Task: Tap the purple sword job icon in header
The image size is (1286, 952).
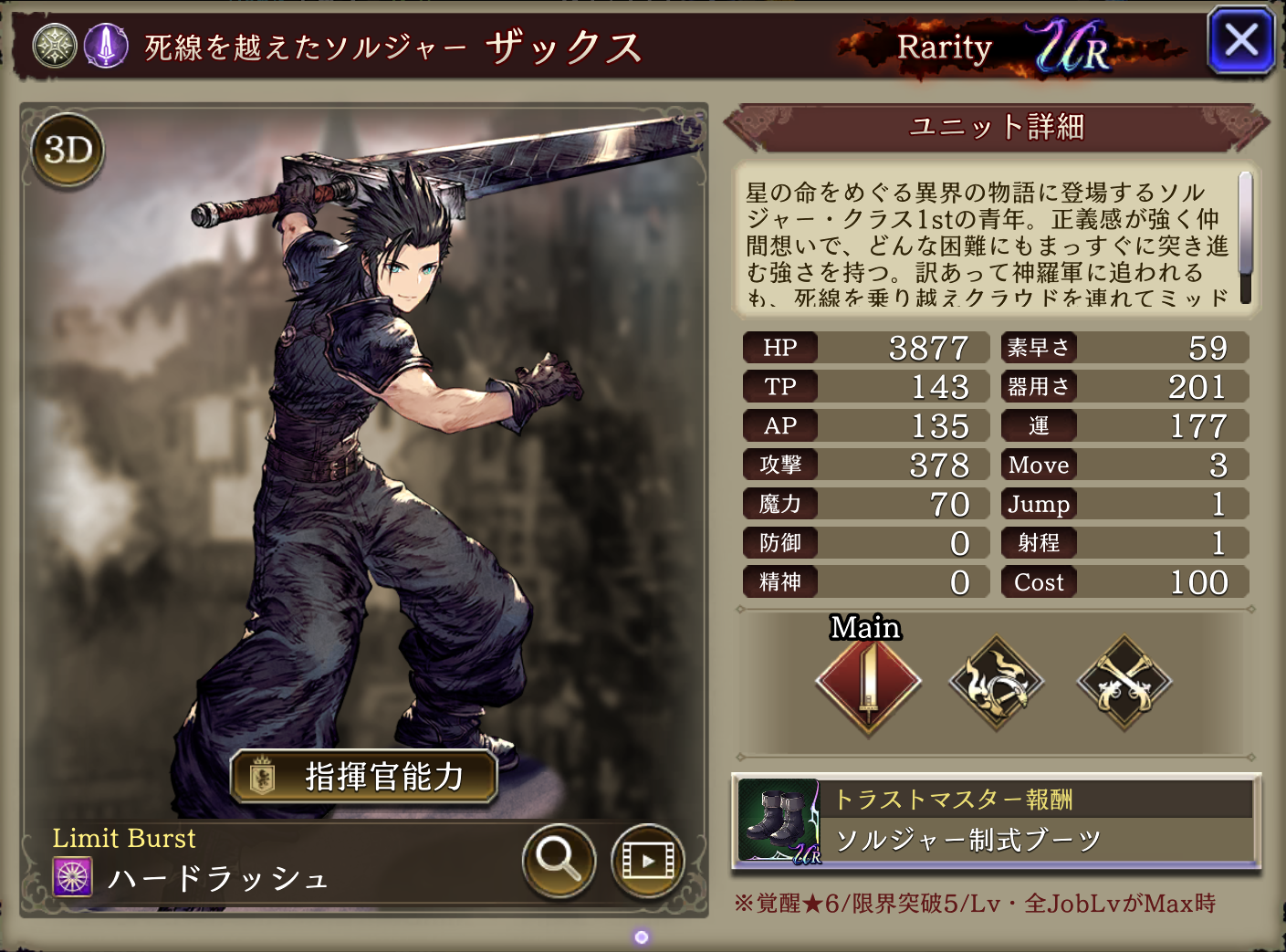Action: pos(106,45)
